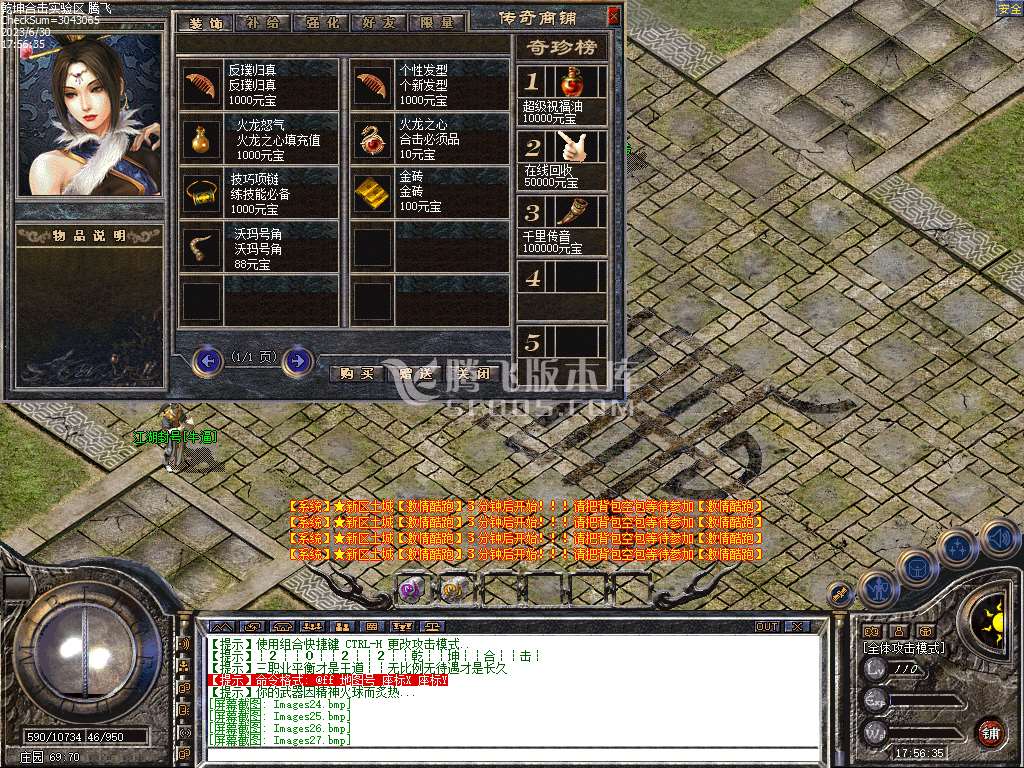Select the 沃玛号角 horn item
Viewport: 1024px width, 768px height.
201,247
